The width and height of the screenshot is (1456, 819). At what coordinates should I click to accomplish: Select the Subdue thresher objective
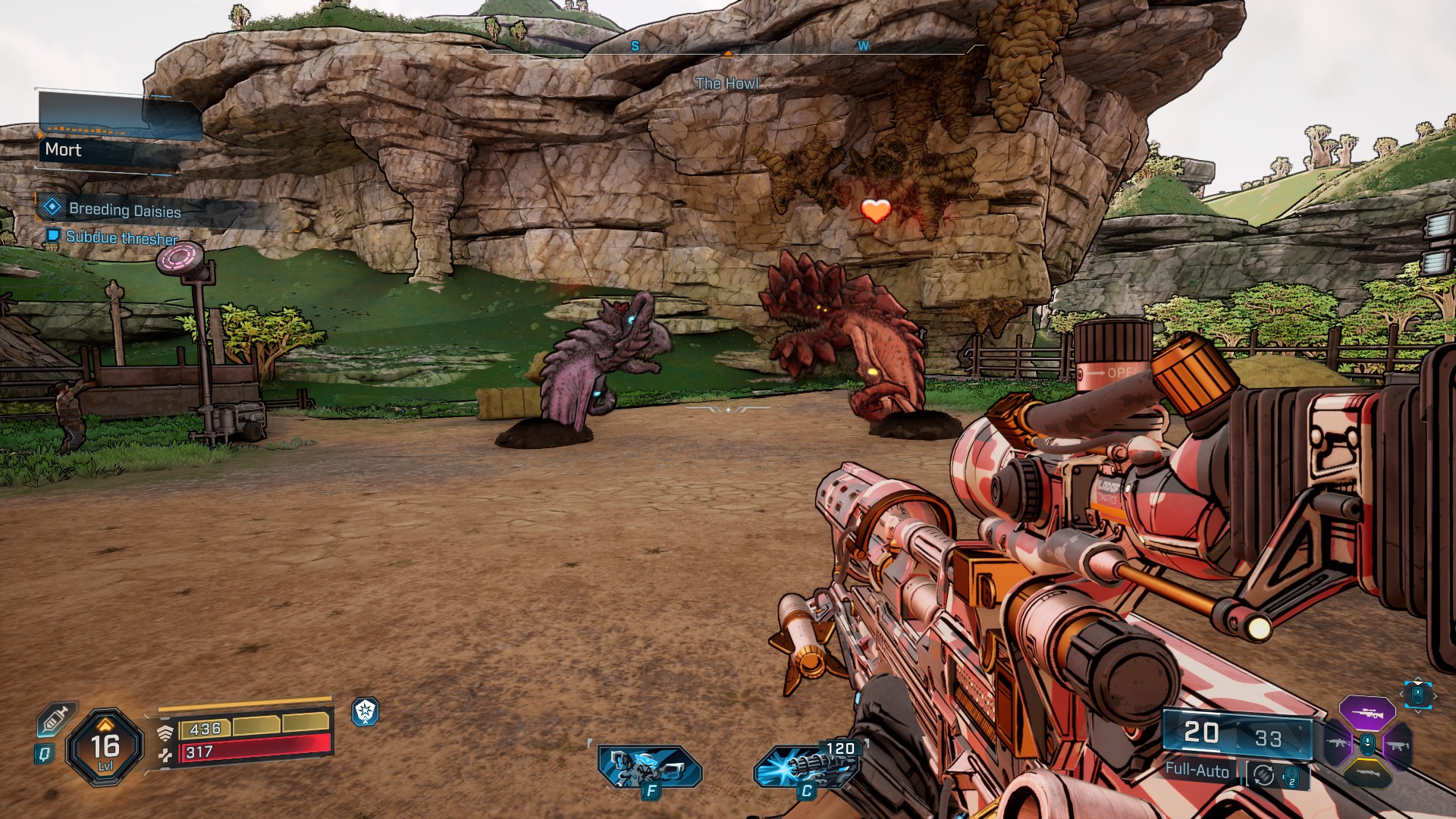tap(121, 237)
